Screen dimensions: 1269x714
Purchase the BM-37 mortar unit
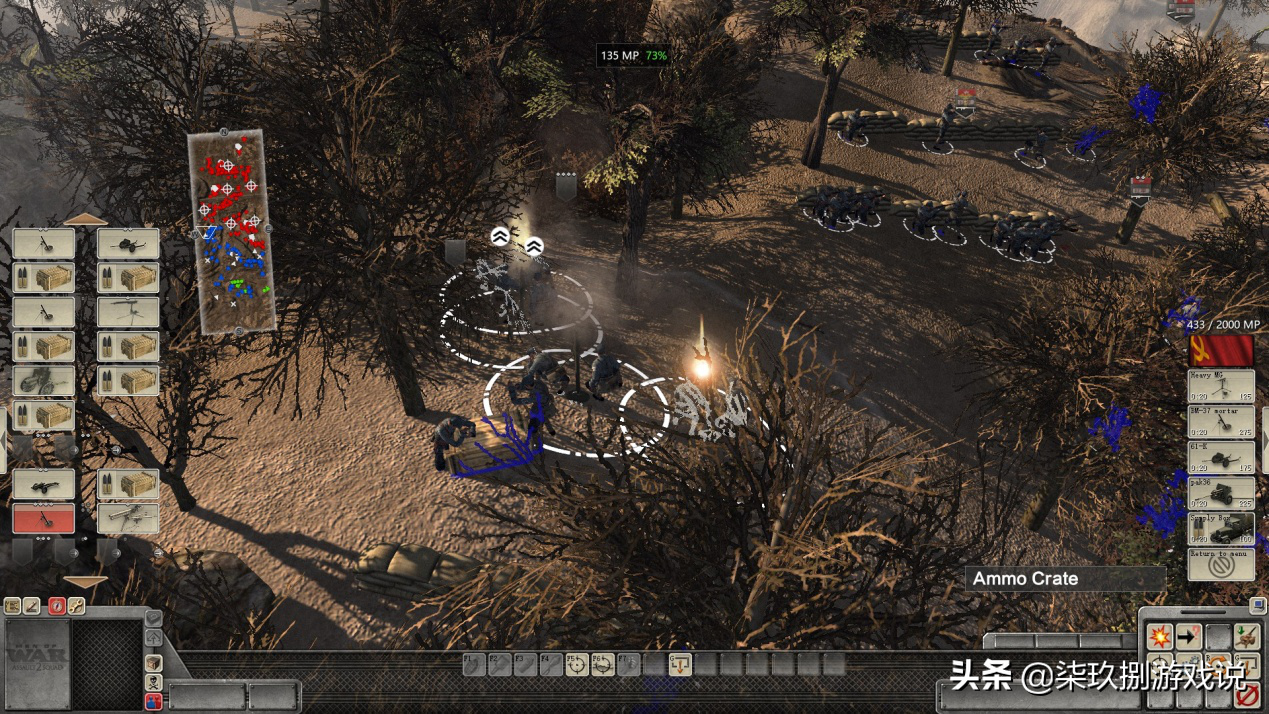(x=1220, y=421)
